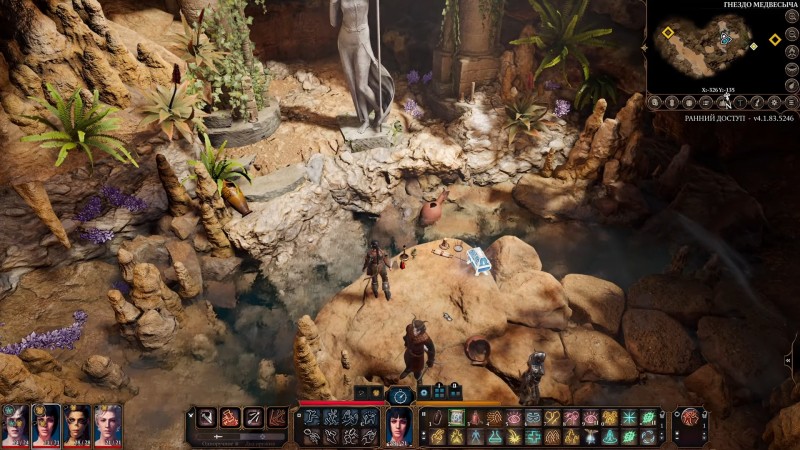The width and height of the screenshot is (800, 450).
Task: Open the three-line menu button under minimap
Action: [x=790, y=102]
